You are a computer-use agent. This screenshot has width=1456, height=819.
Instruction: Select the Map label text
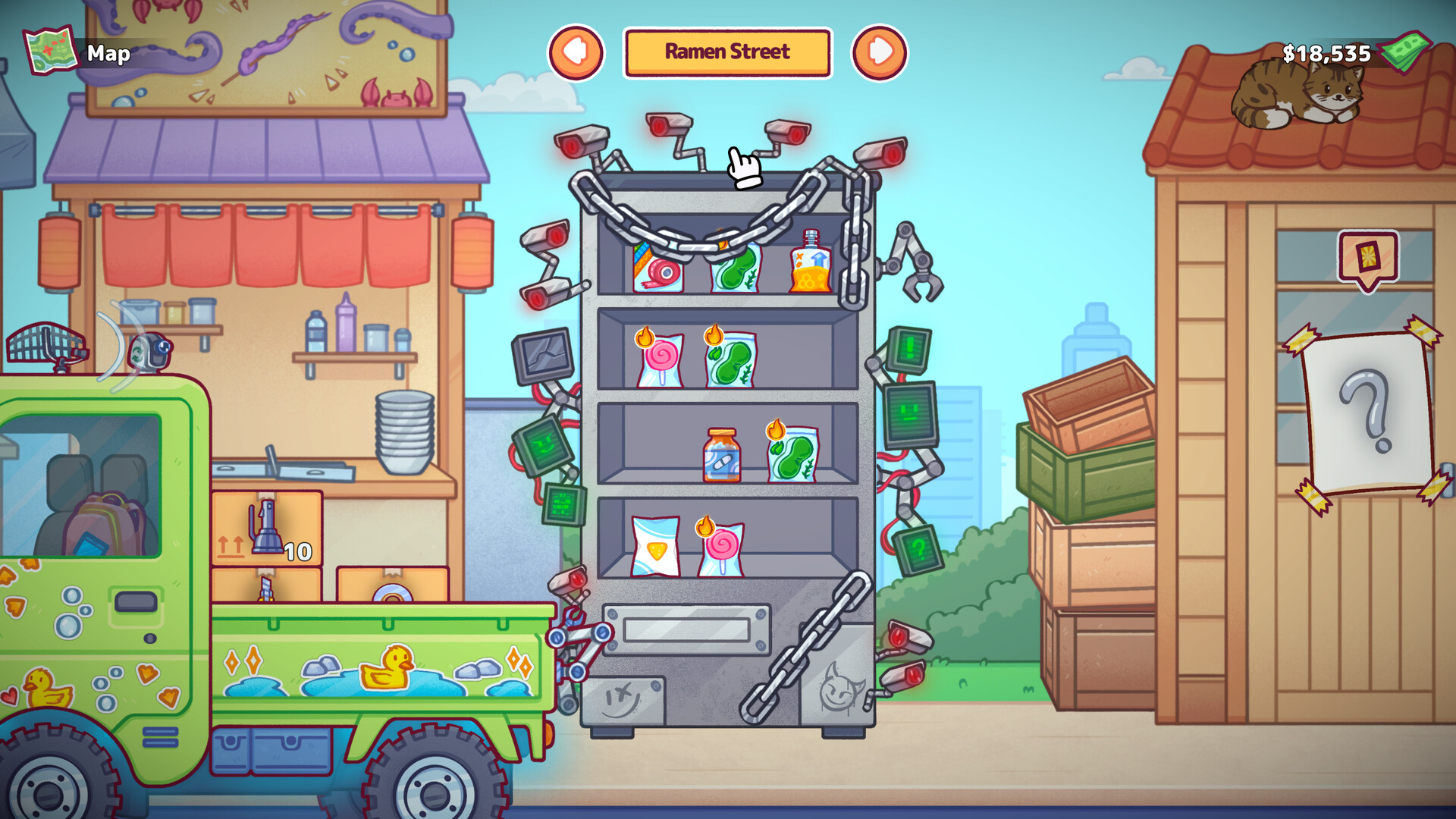click(109, 54)
